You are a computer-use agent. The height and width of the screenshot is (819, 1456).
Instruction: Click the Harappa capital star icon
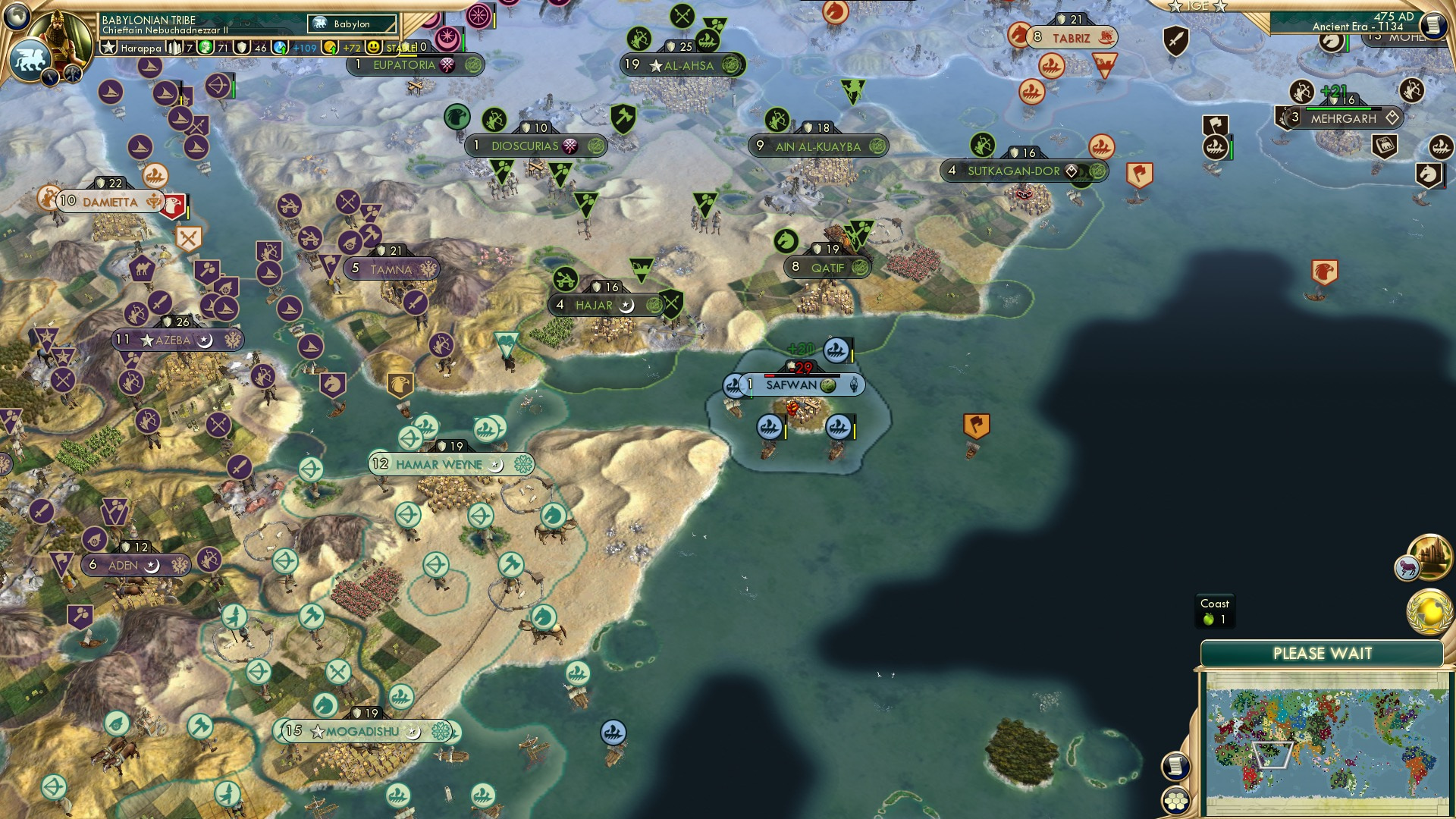point(109,47)
